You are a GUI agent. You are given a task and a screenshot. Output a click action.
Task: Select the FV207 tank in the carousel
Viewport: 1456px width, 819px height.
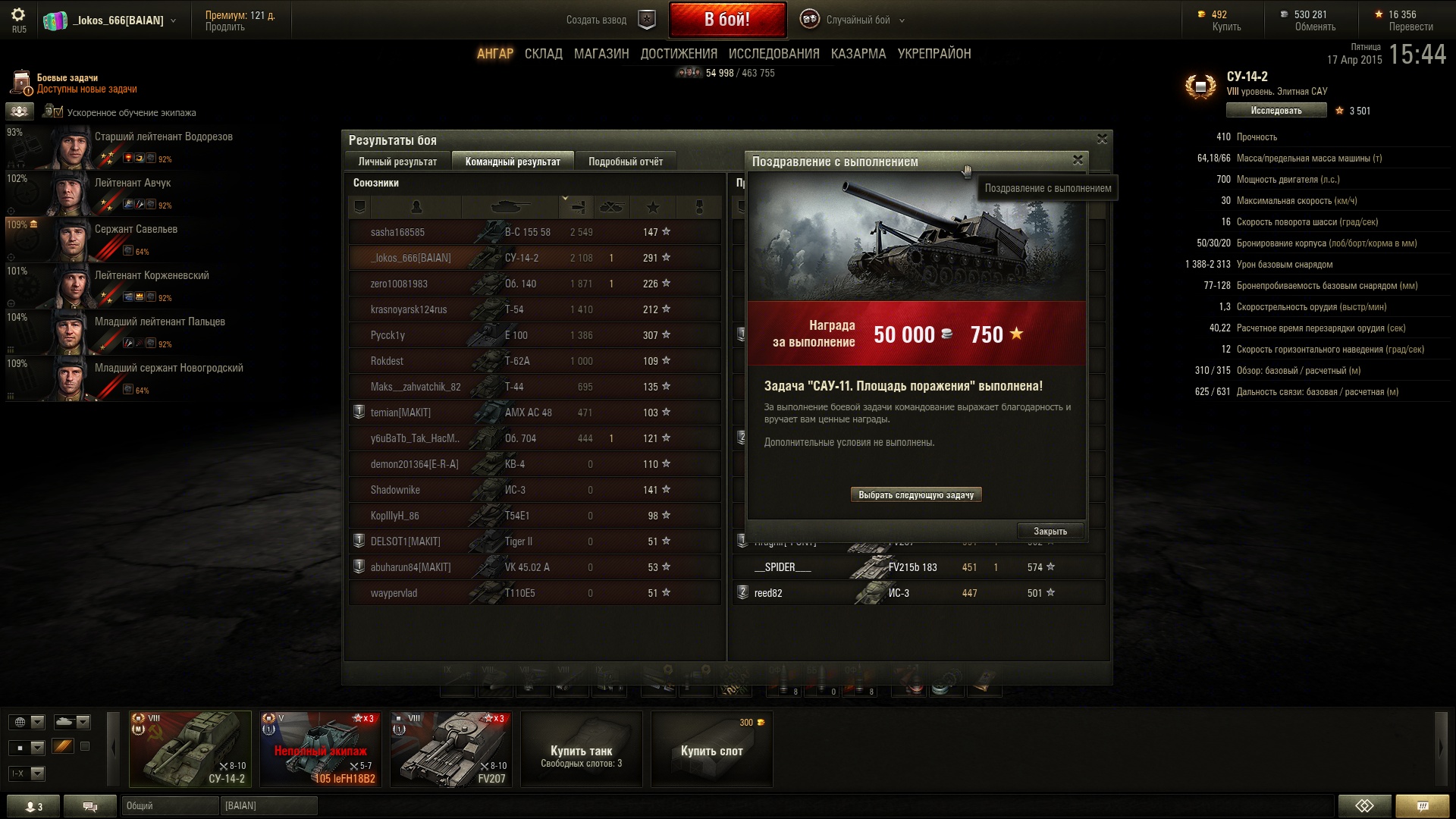(451, 749)
